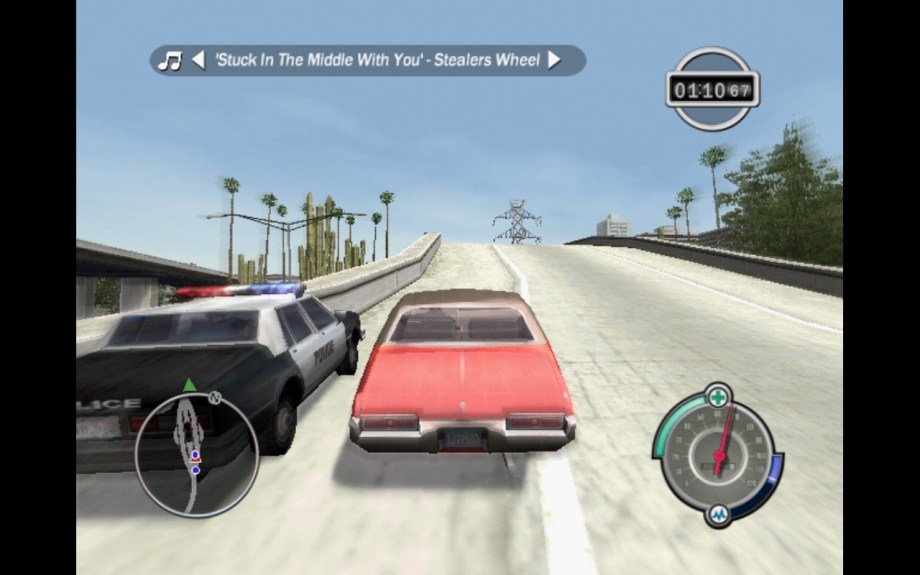Select the 'Stuck In The Middle With You' track title
The height and width of the screenshot is (575, 920).
(x=376, y=60)
